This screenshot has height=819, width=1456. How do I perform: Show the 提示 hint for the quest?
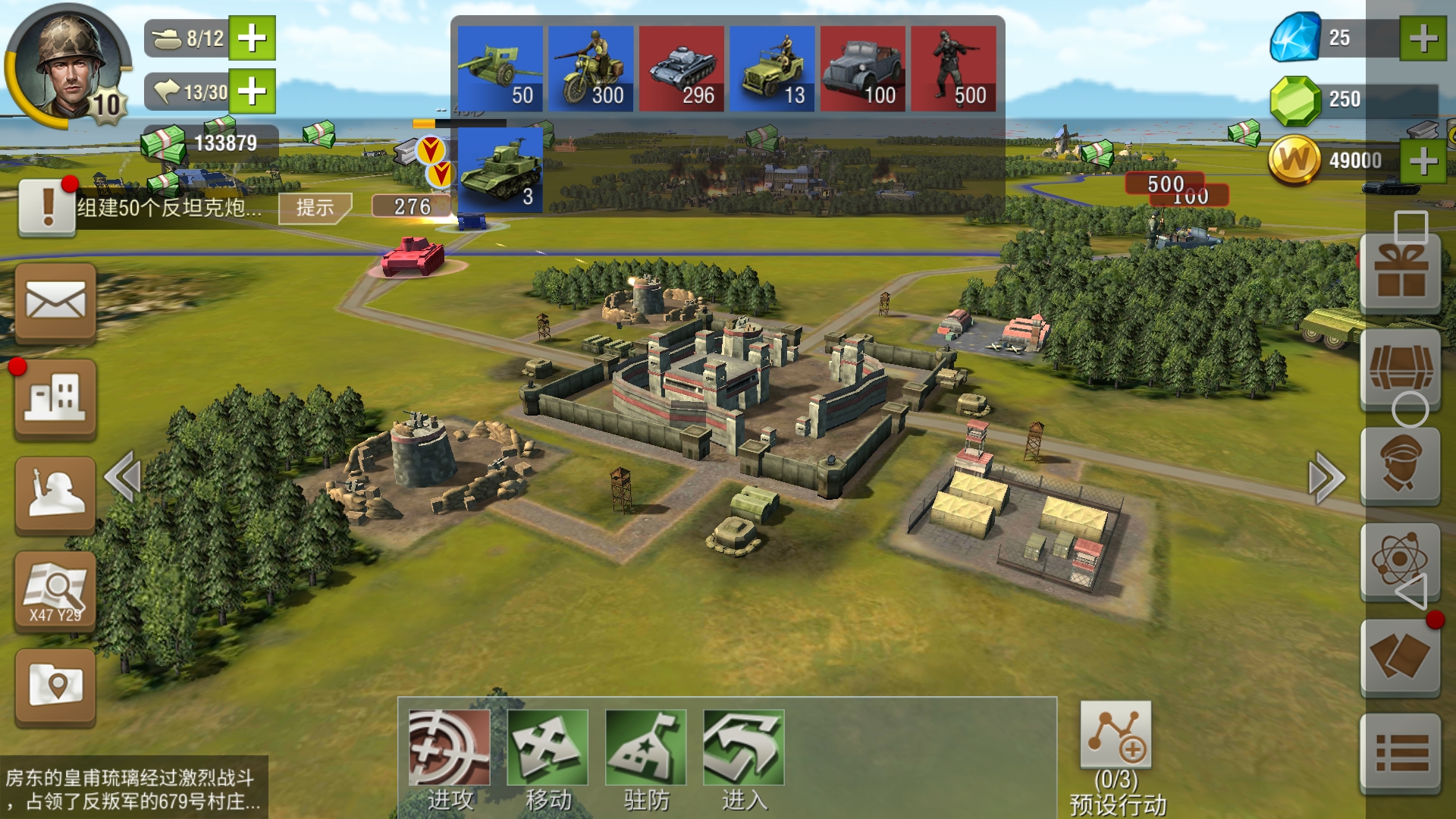tap(315, 207)
